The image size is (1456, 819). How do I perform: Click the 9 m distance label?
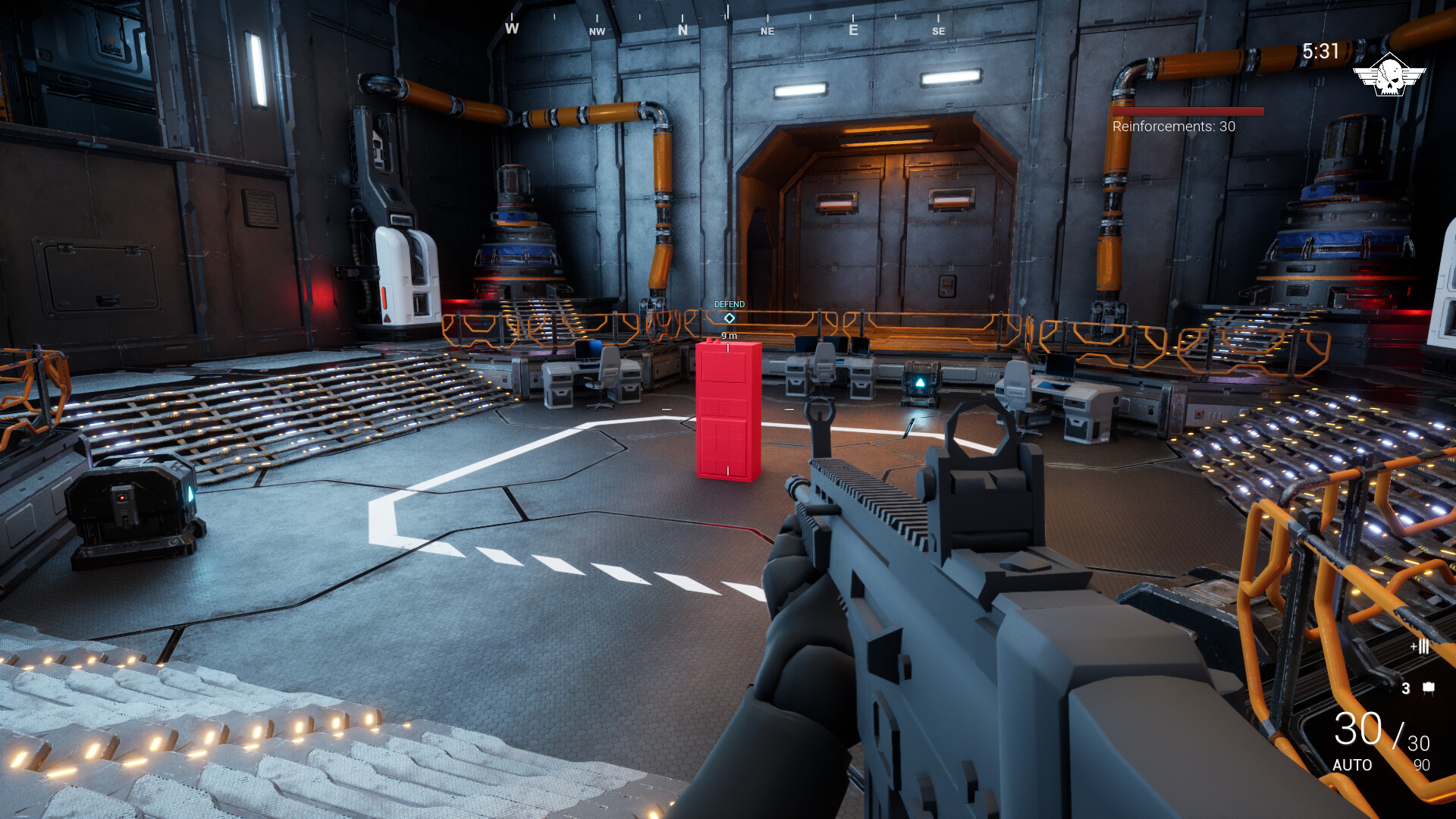(728, 334)
